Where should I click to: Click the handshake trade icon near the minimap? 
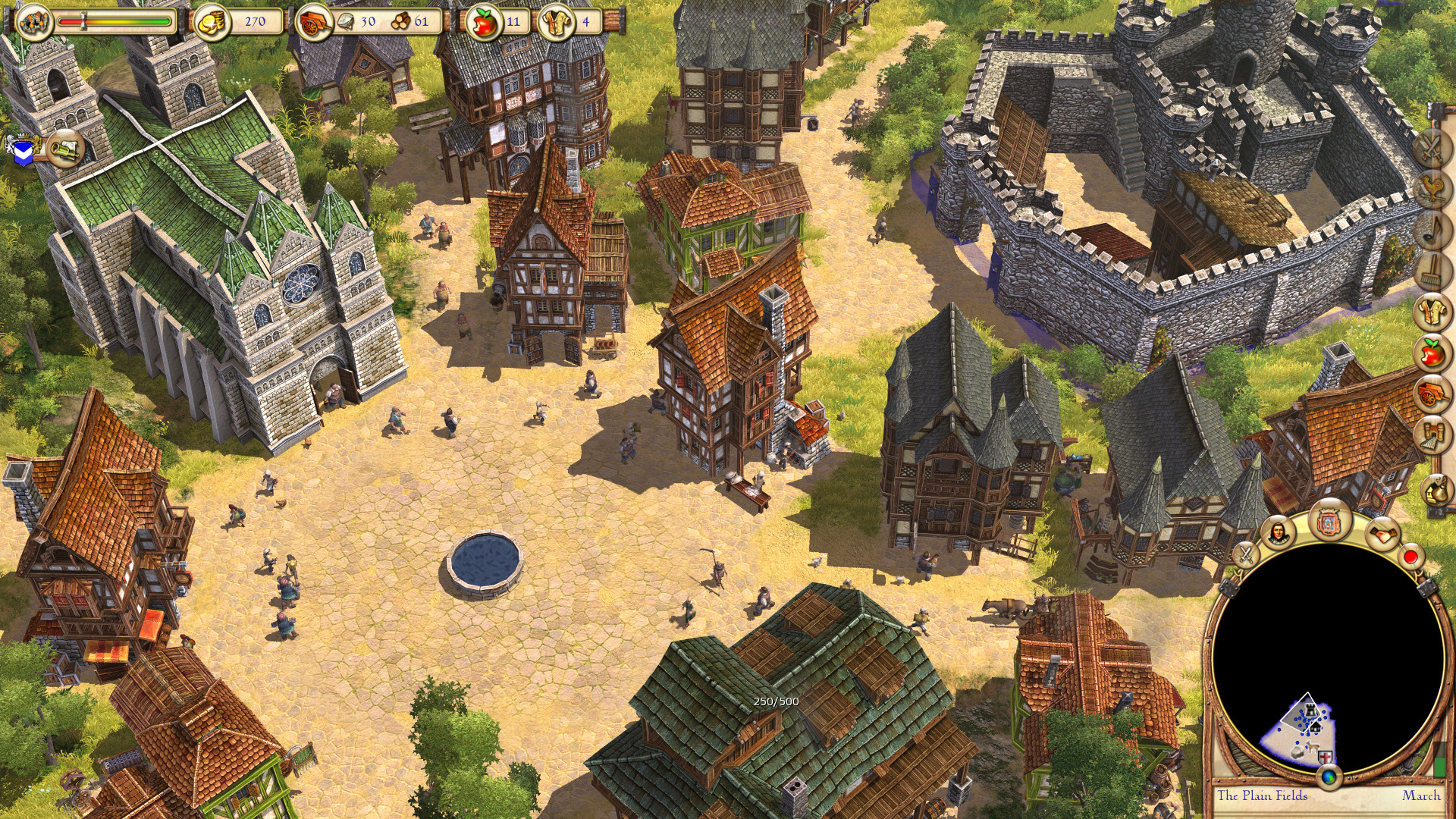(x=1383, y=534)
